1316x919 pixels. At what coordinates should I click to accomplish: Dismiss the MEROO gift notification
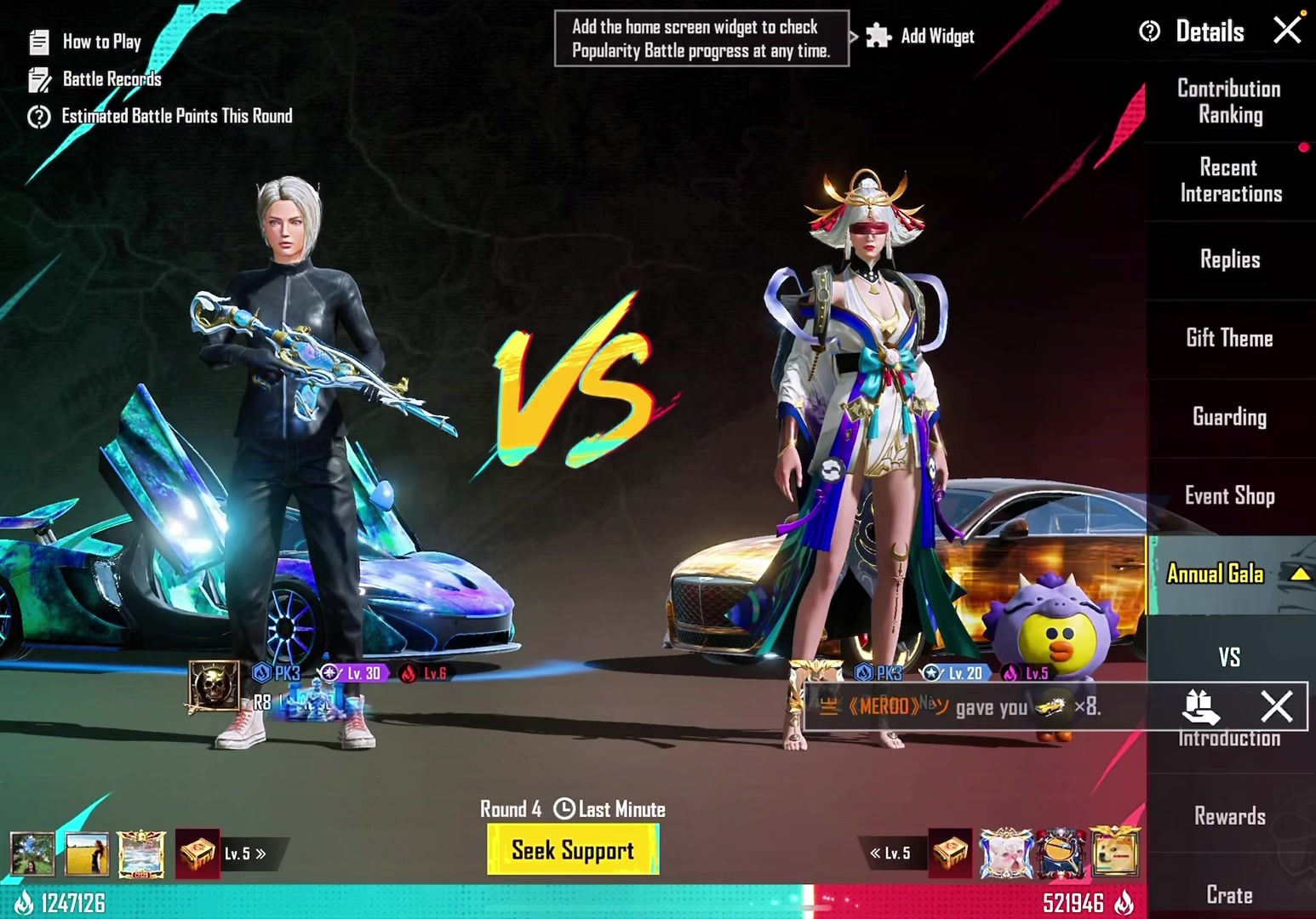coord(1276,706)
